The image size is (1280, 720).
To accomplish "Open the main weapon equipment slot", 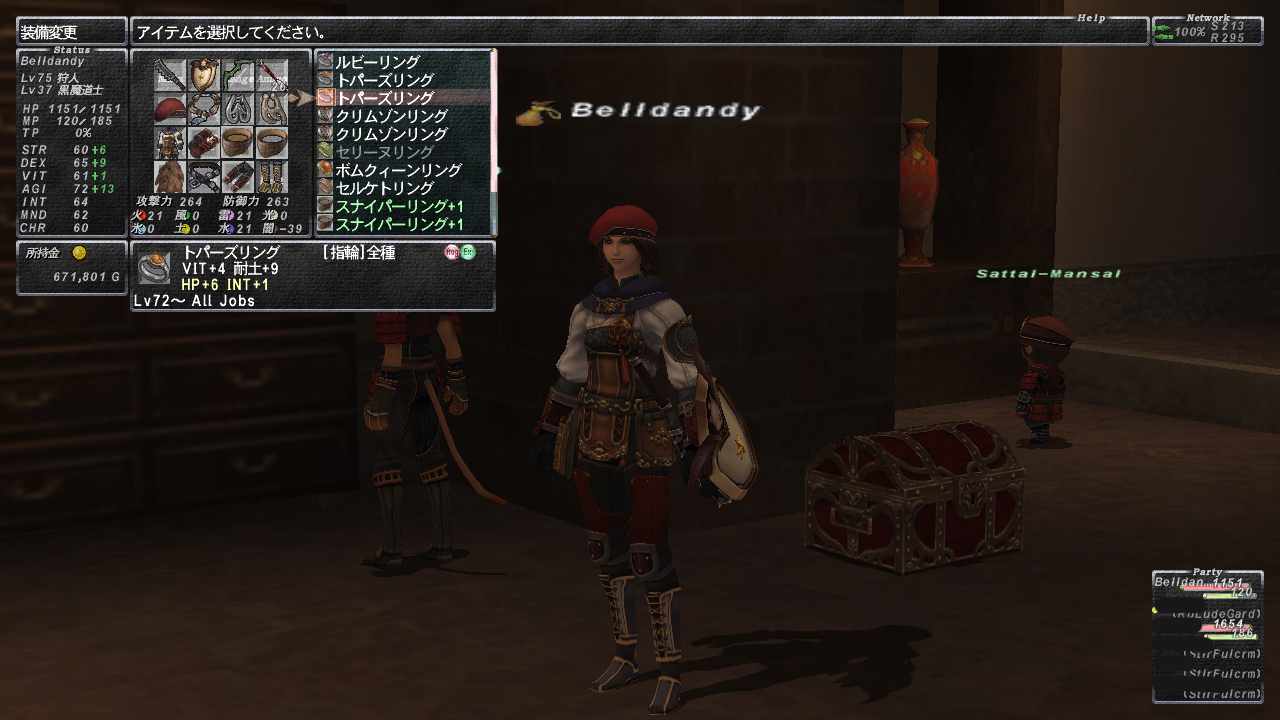I will tap(171, 75).
